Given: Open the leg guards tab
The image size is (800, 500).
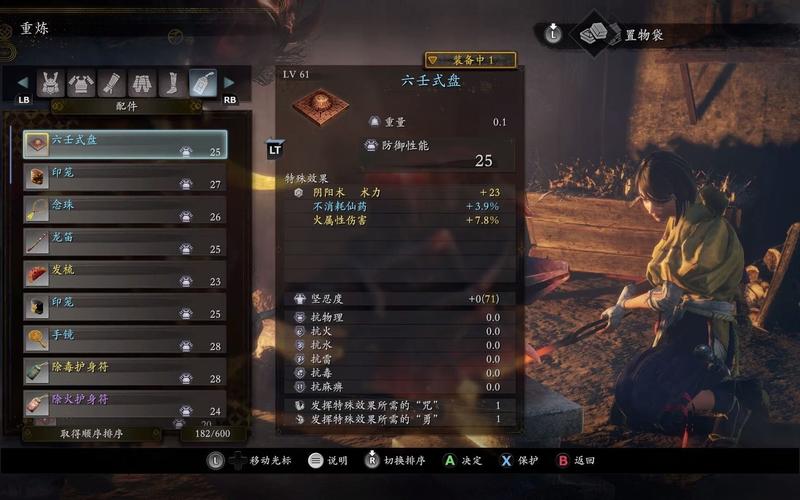Looking at the screenshot, I should pyautogui.click(x=172, y=83).
